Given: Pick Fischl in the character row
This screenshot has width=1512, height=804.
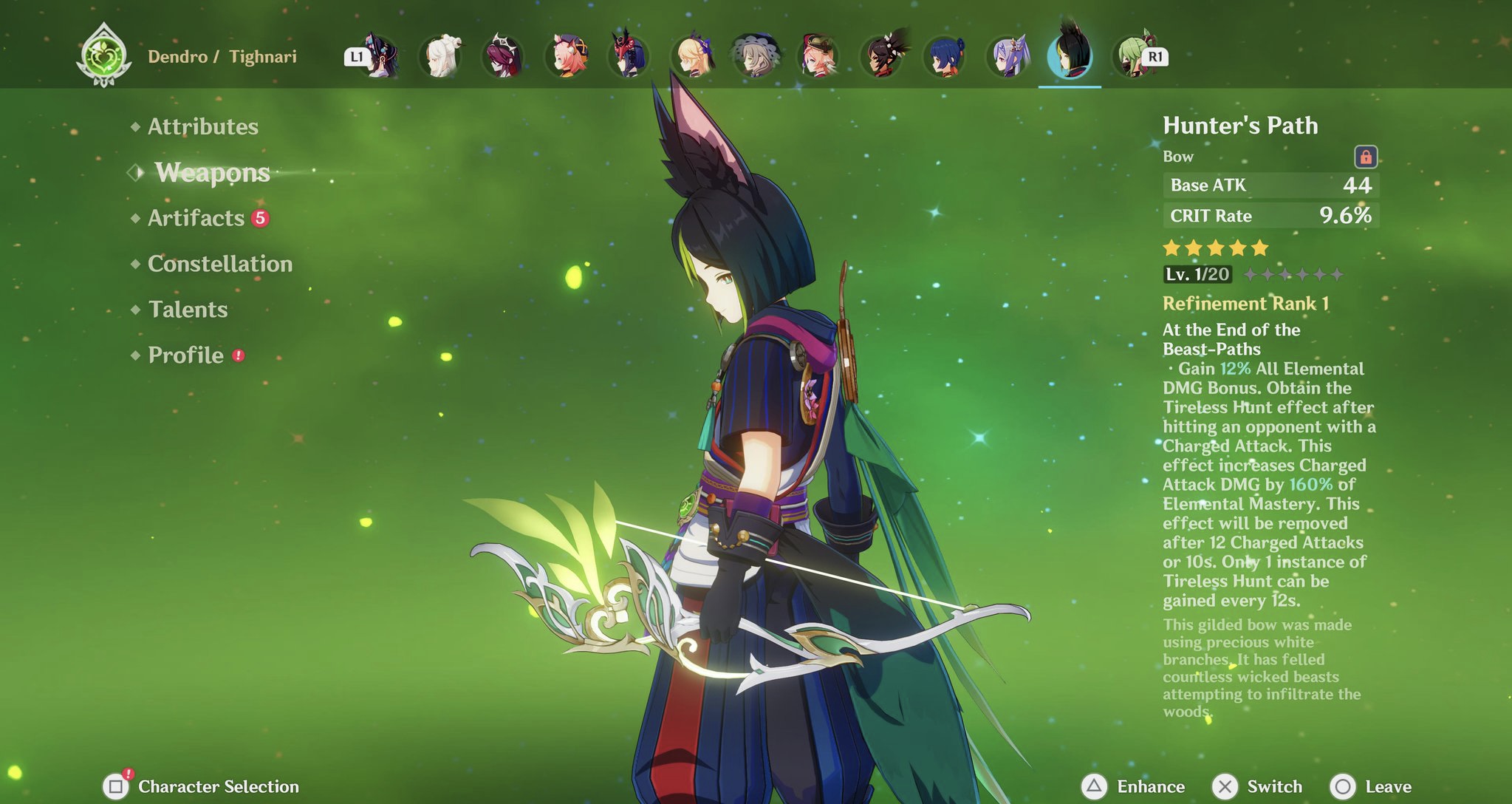Looking at the screenshot, I should [x=693, y=56].
